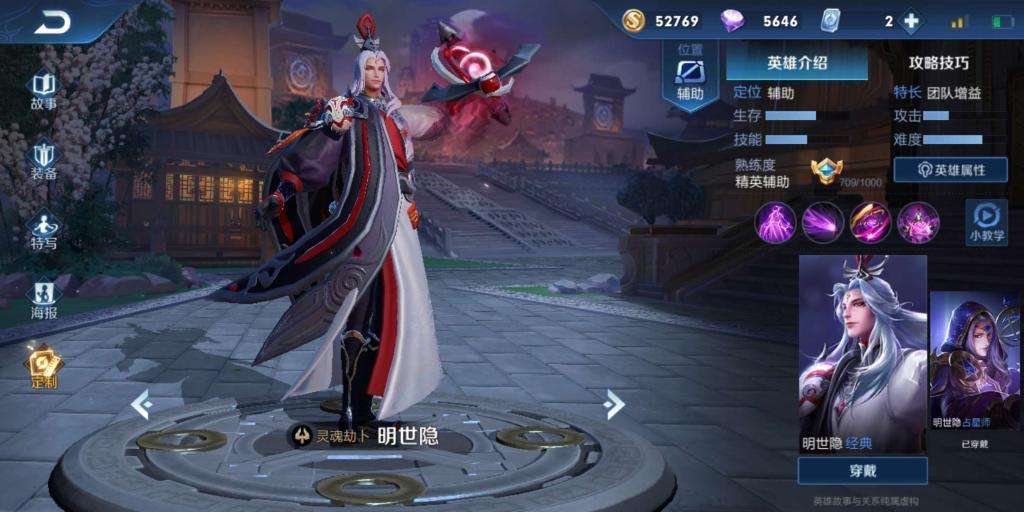Image resolution: width=1024 pixels, height=512 pixels.
Task: Switch to the previous hero arrow
Action: click(x=141, y=404)
